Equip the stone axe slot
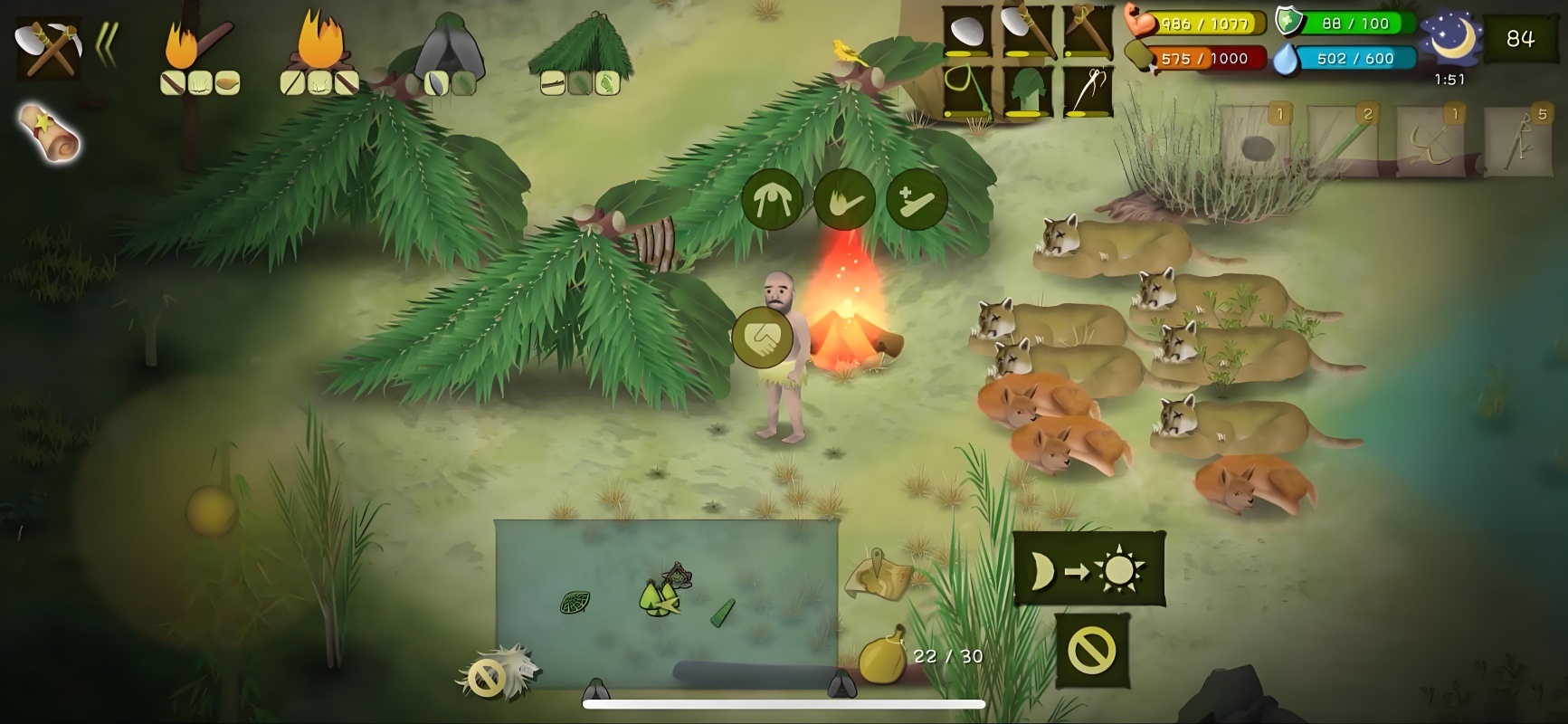The width and height of the screenshot is (1568, 724). (x=1027, y=31)
